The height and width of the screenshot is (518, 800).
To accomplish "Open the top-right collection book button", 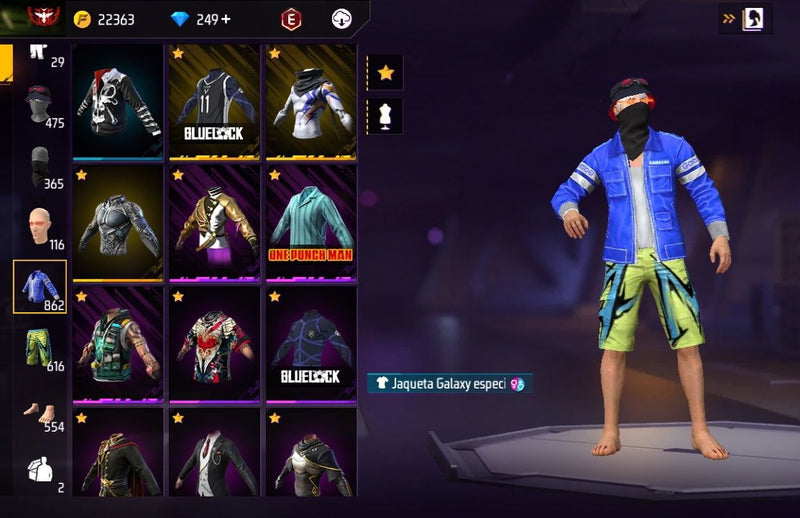I will pos(752,18).
